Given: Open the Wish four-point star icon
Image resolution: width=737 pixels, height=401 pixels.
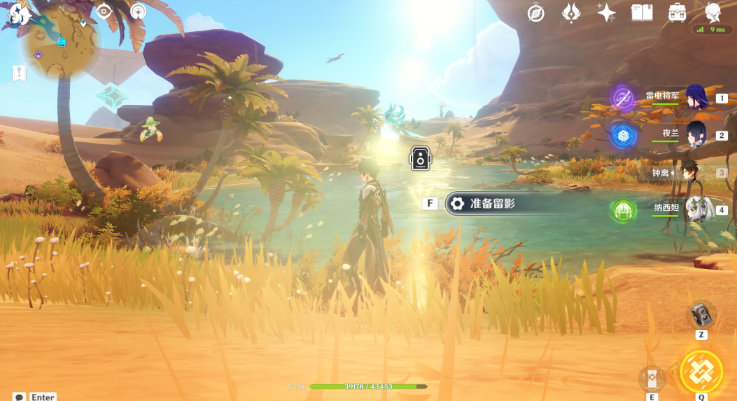Looking at the screenshot, I should pyautogui.click(x=606, y=12).
